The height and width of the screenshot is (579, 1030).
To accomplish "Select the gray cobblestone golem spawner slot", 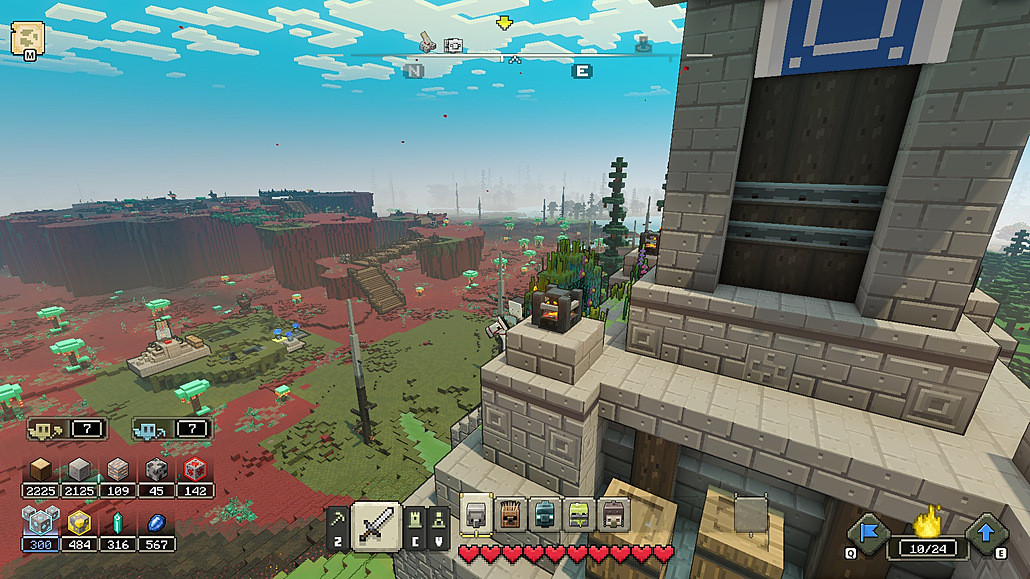I will pyautogui.click(x=475, y=514).
